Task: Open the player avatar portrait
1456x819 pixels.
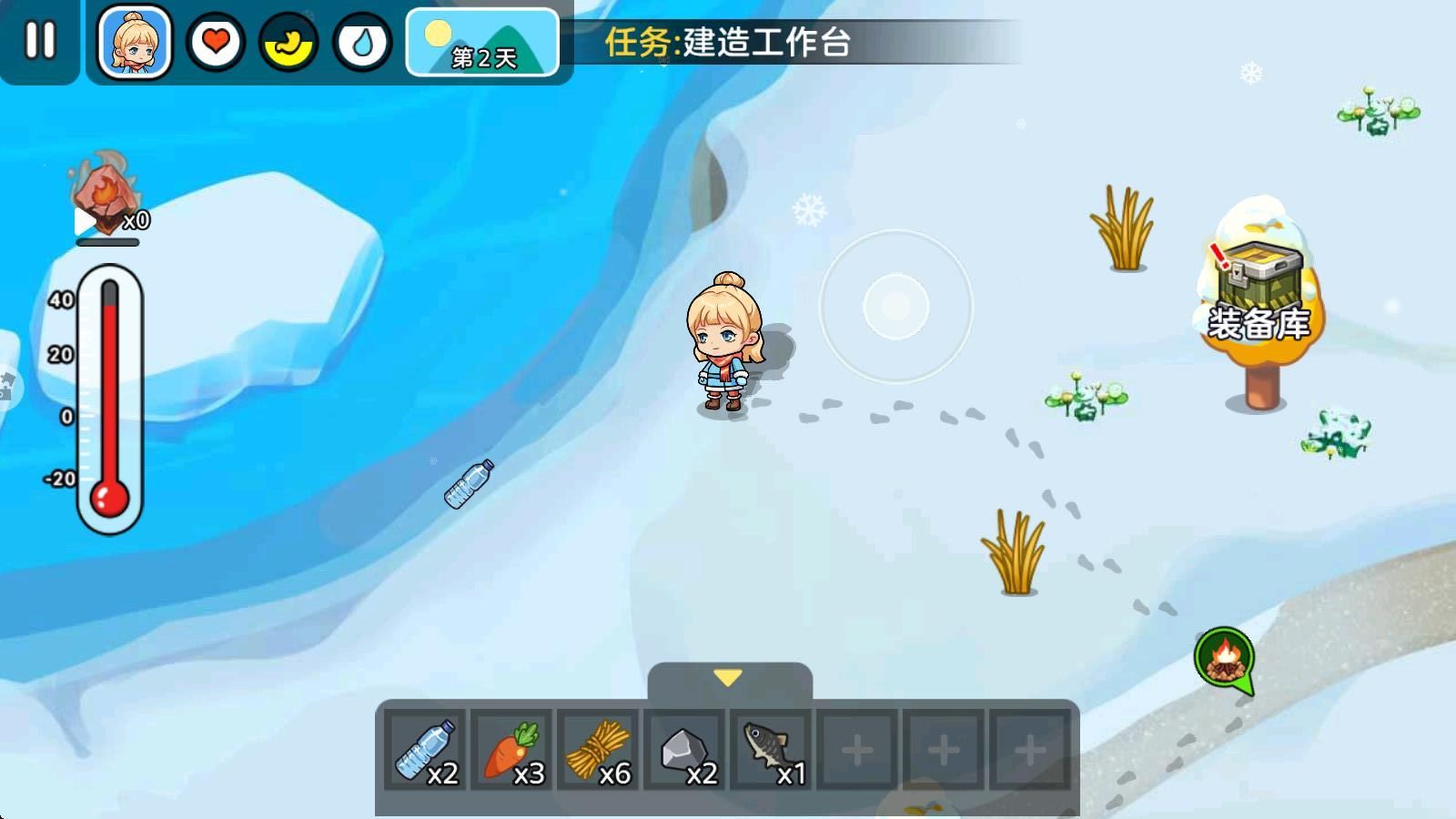Action: pyautogui.click(x=133, y=41)
